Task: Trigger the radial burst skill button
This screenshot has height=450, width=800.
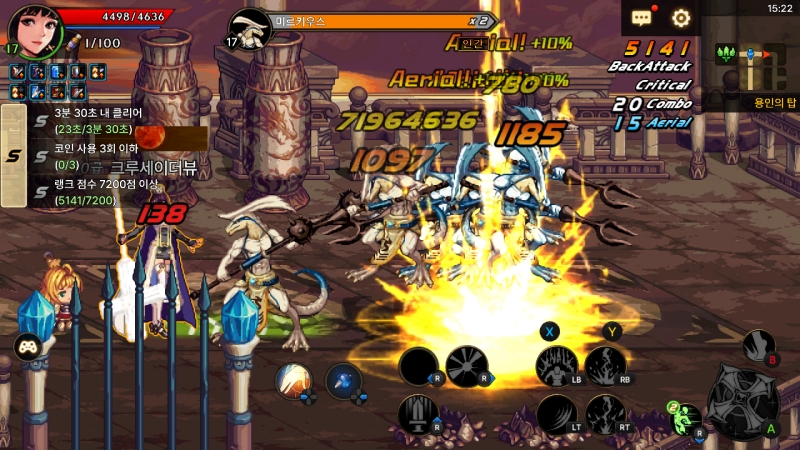Action: [x=466, y=366]
